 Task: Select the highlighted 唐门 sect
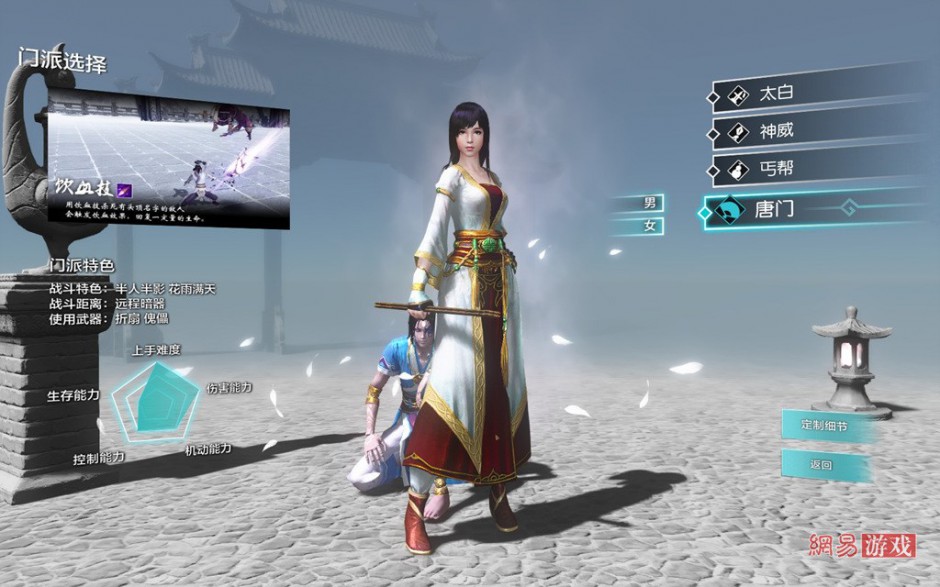click(790, 209)
